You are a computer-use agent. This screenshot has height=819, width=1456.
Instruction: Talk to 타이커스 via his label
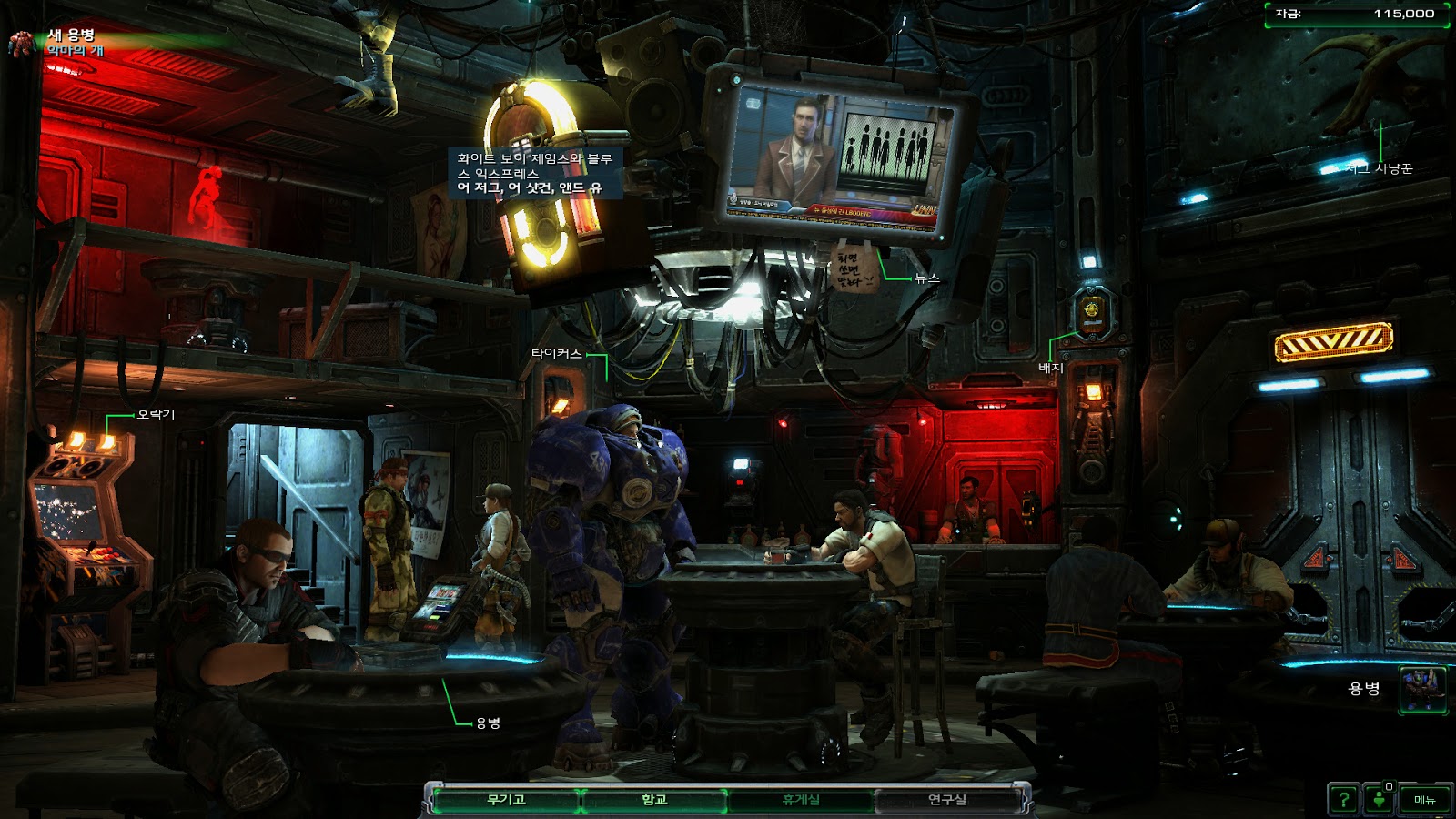(556, 354)
